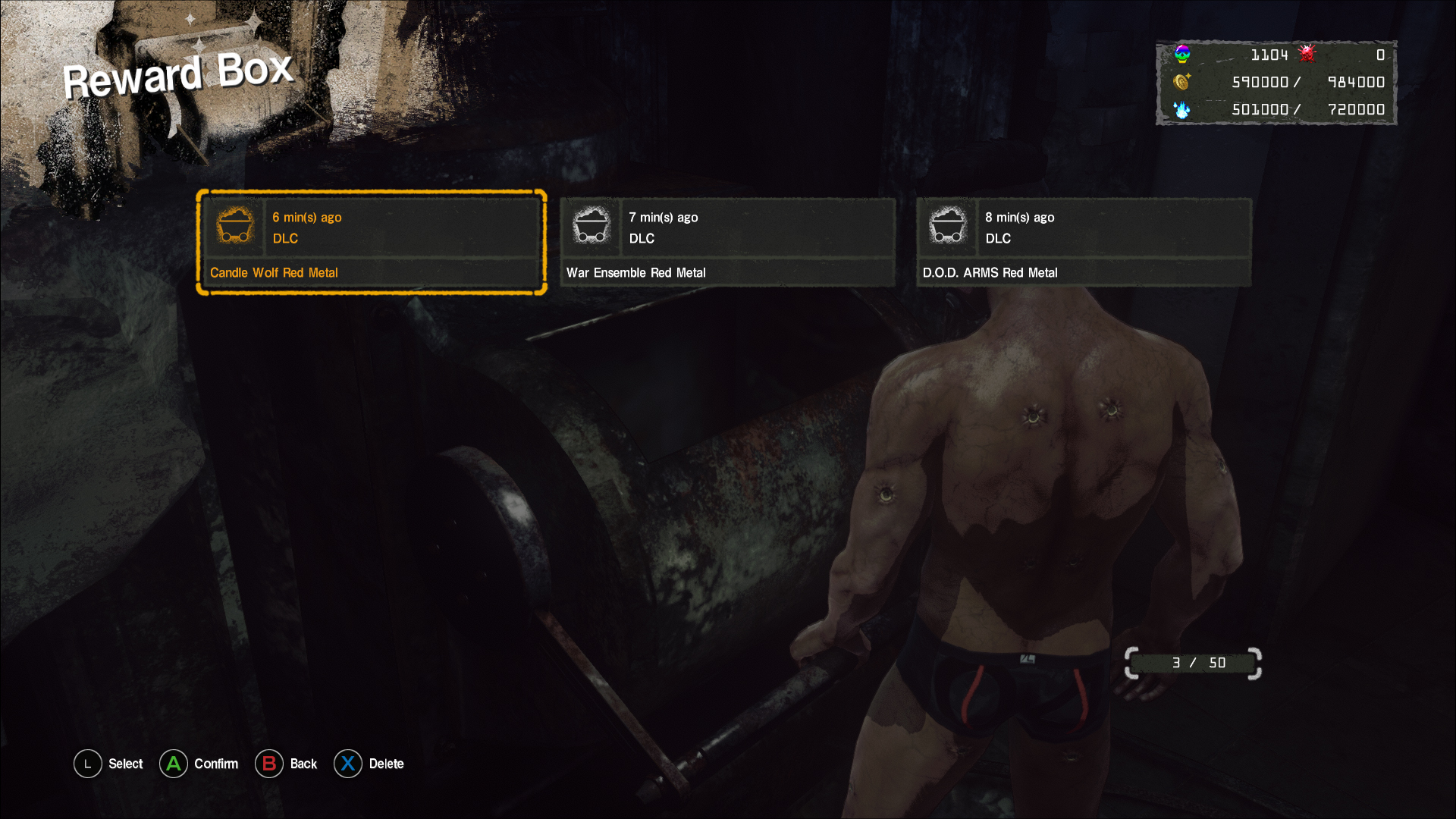Click the Candle Wolf Red Metal minecart icon
The width and height of the screenshot is (1456, 819).
coord(235,225)
